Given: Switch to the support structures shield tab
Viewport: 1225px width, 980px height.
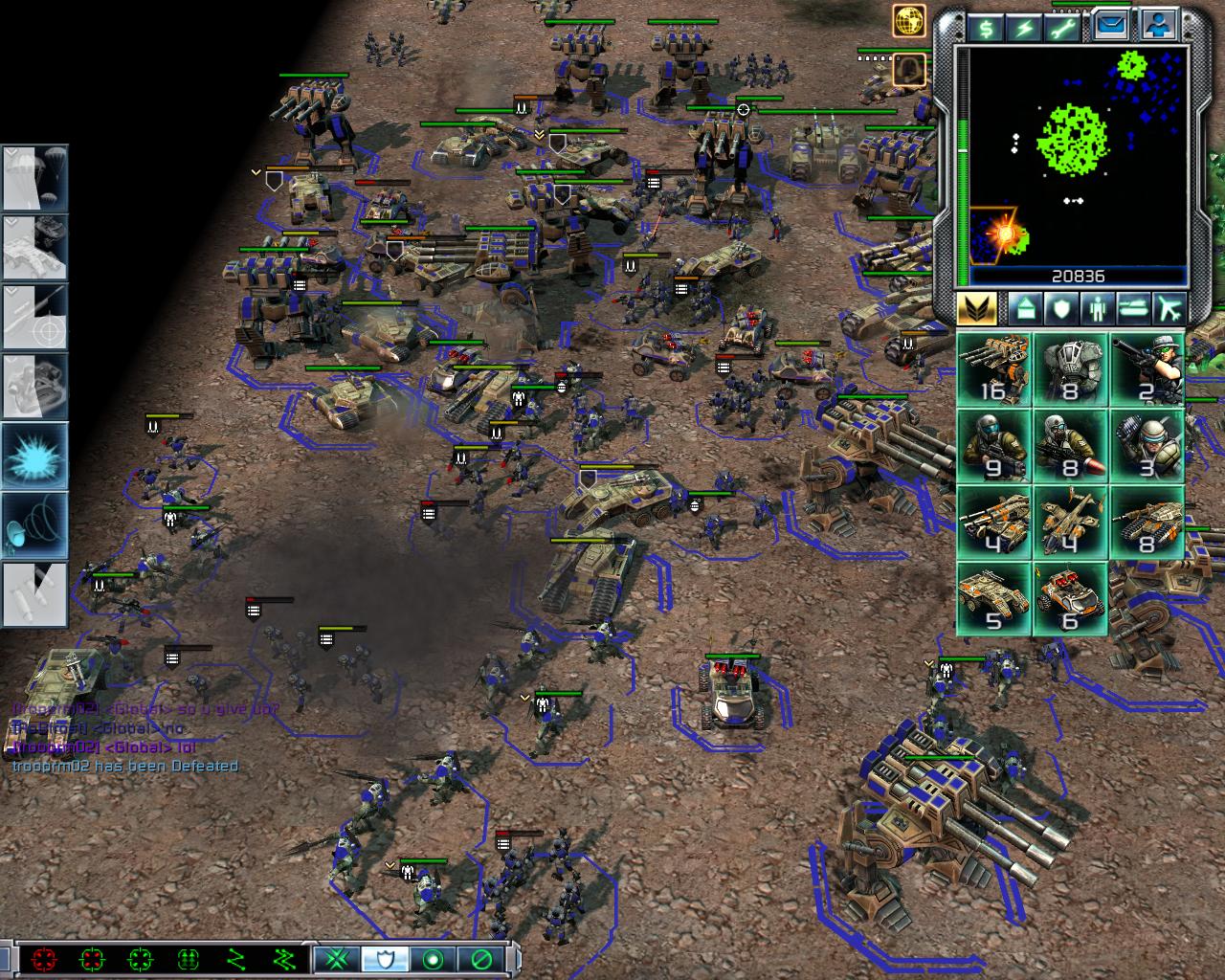Looking at the screenshot, I should (x=1060, y=309).
